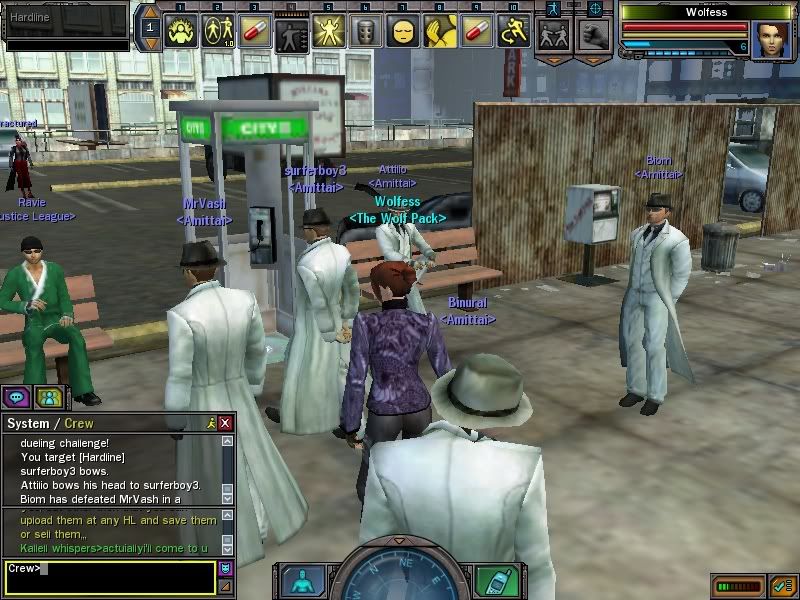The width and height of the screenshot is (800, 600).
Task: Click the hotbar page up arrow
Action: tap(149, 13)
